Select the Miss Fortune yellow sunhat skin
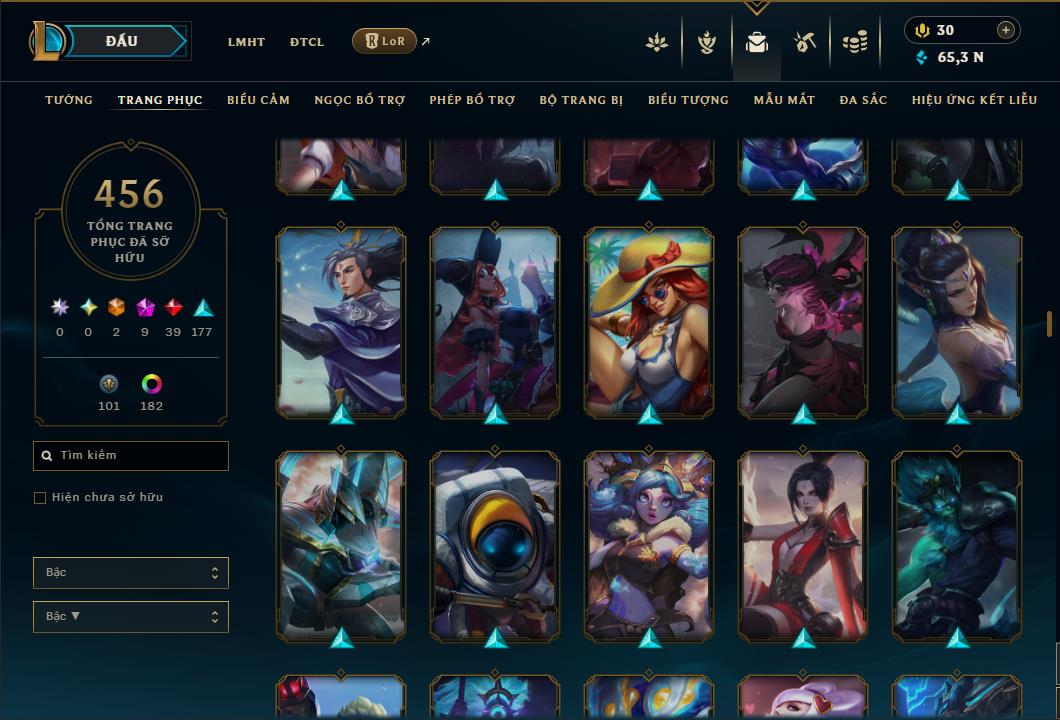The image size is (1060, 720). (649, 320)
